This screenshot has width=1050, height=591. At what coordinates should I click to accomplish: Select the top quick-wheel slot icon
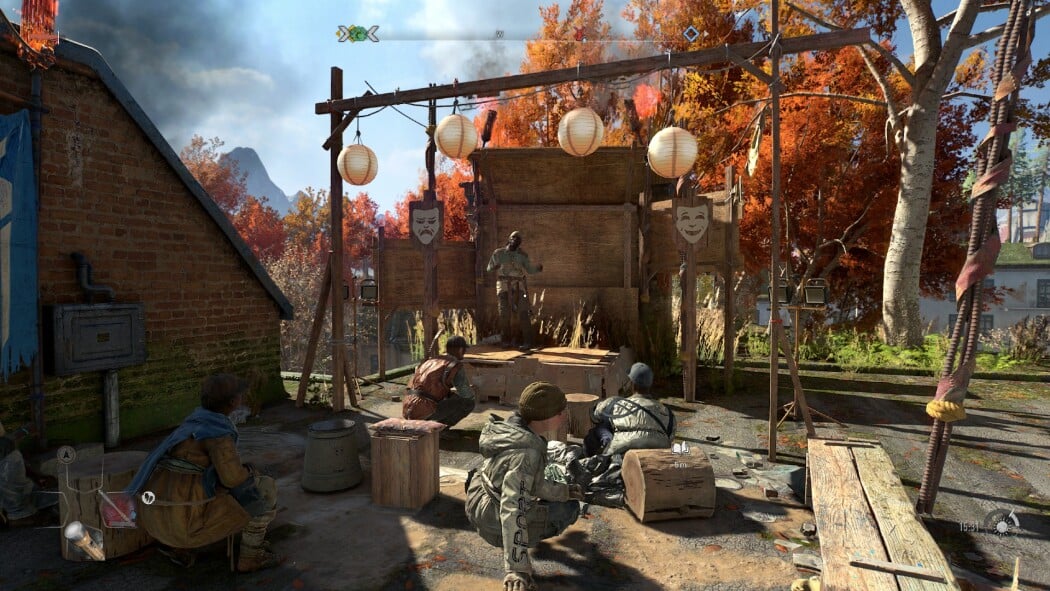[66, 454]
